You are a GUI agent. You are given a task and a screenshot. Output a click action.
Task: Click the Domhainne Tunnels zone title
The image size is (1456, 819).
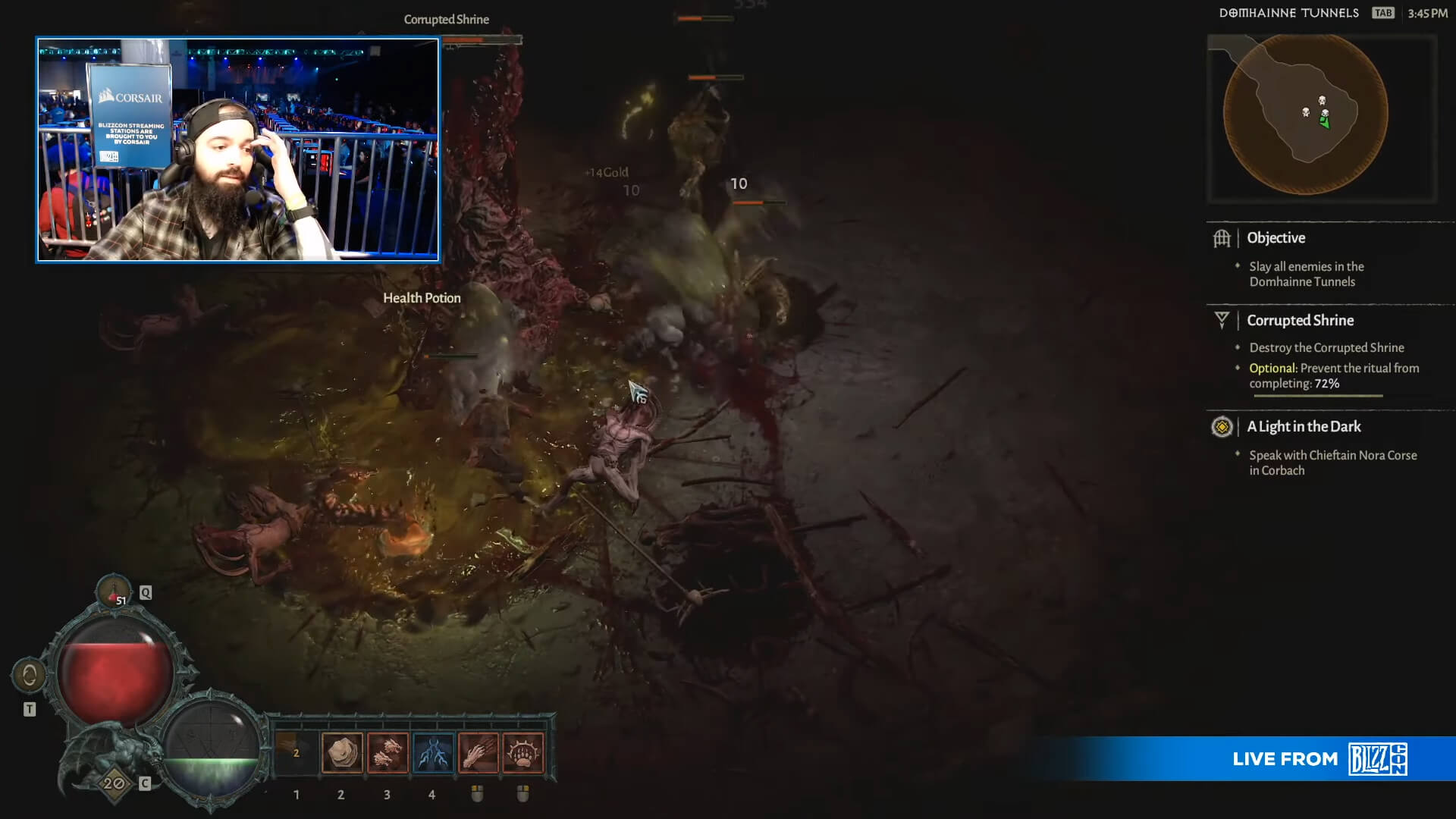coord(1288,12)
